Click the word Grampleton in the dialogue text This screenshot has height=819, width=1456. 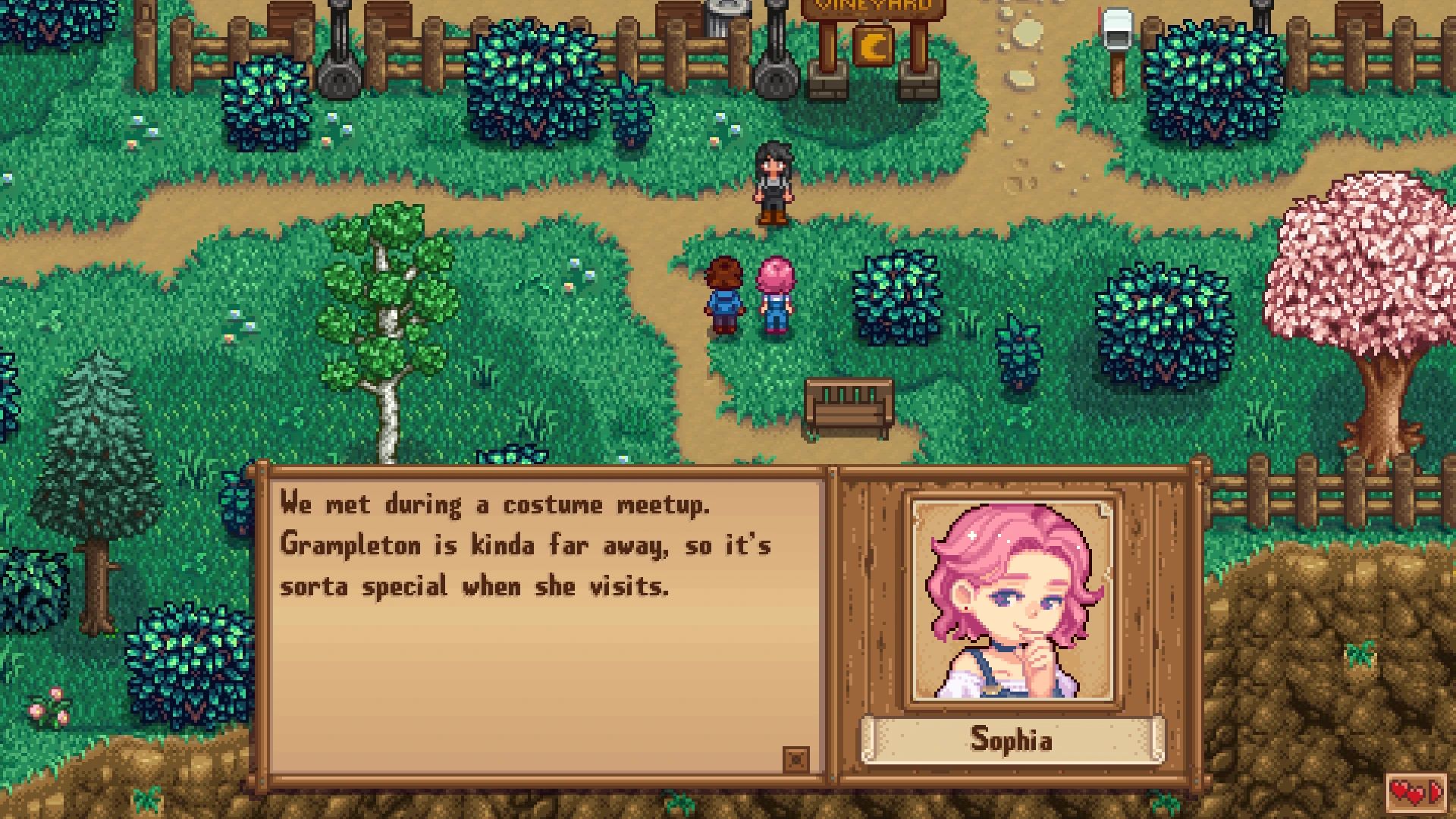[x=349, y=544]
